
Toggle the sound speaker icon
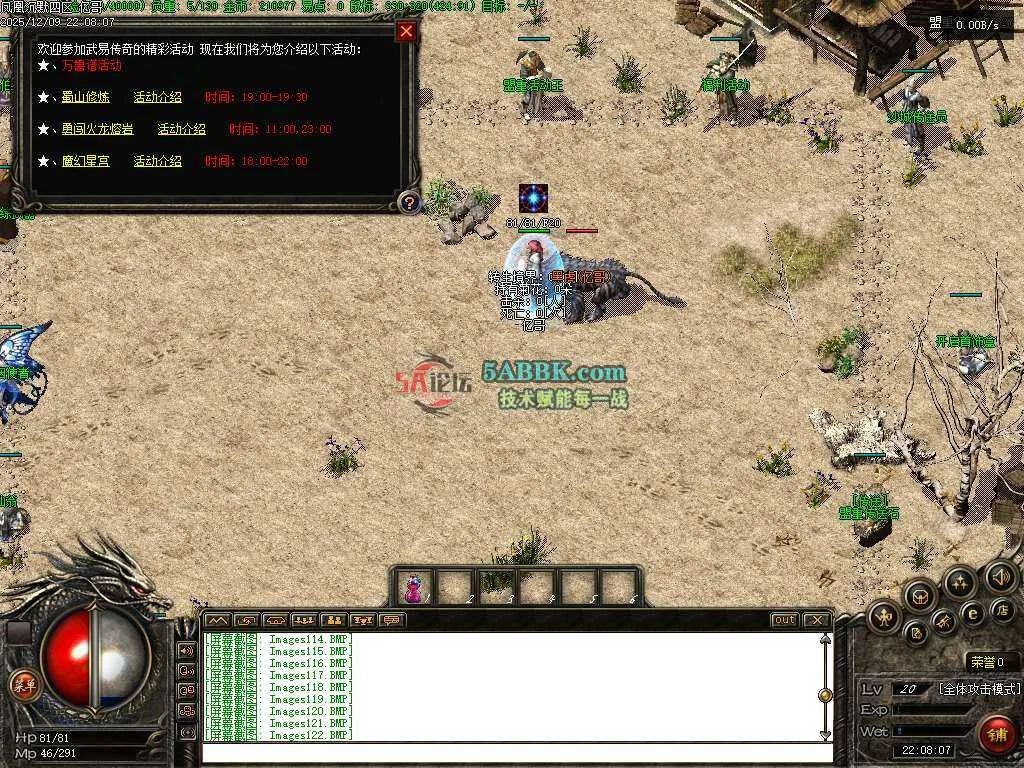(x=999, y=576)
